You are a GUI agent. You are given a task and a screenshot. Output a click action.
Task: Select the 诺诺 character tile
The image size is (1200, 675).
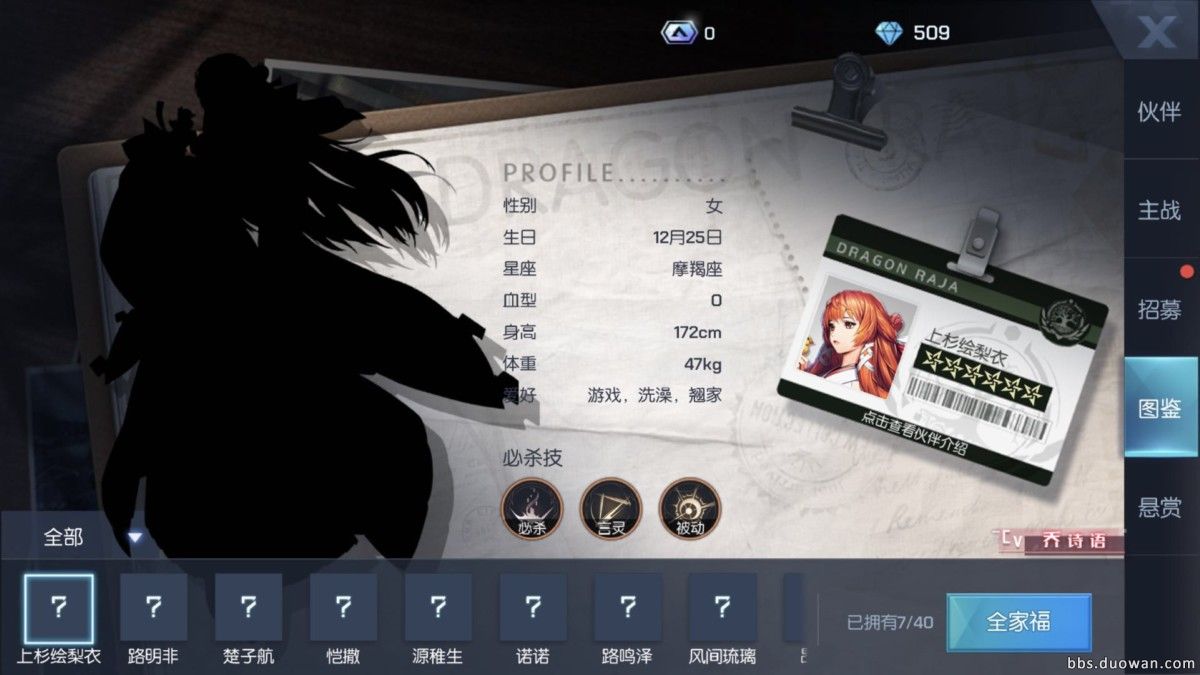[533, 608]
